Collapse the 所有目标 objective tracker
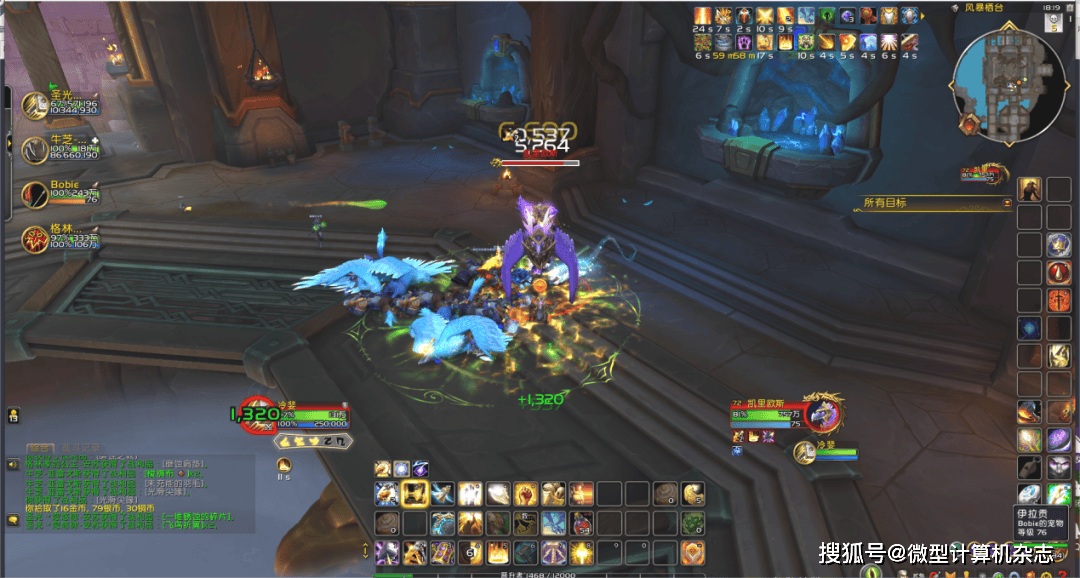This screenshot has width=1080, height=578. coord(1008,203)
